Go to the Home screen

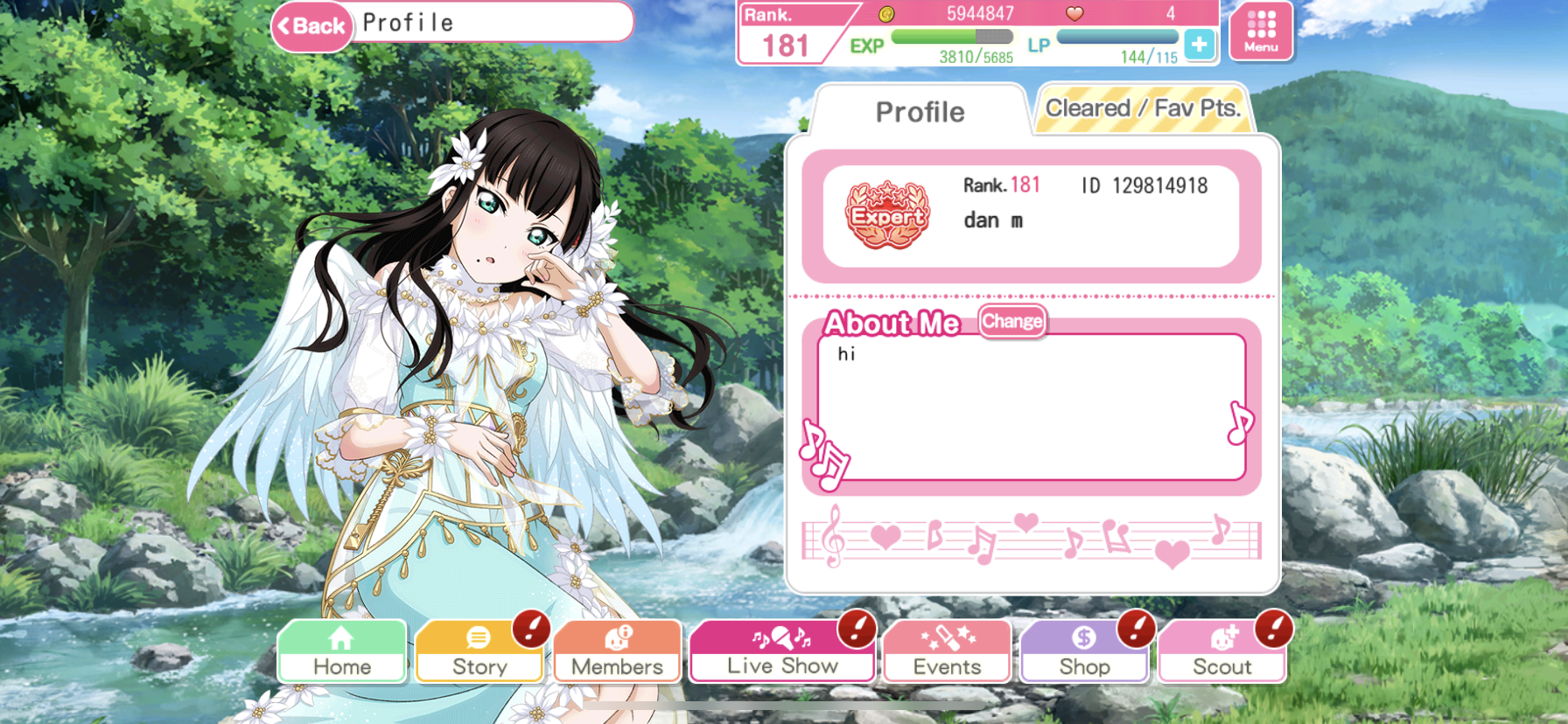342,651
